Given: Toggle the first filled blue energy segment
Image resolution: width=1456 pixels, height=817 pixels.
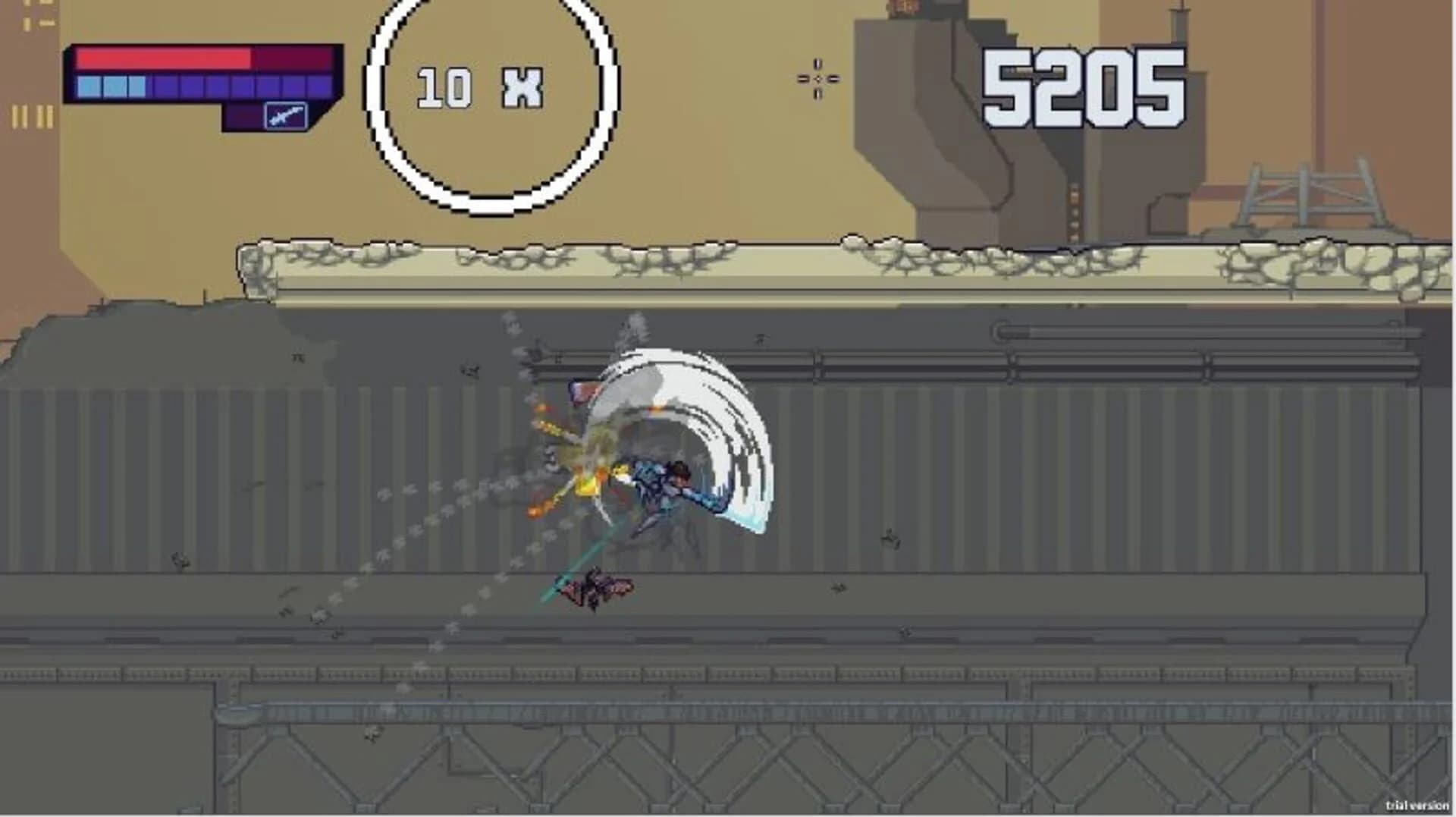Looking at the screenshot, I should (x=89, y=86).
